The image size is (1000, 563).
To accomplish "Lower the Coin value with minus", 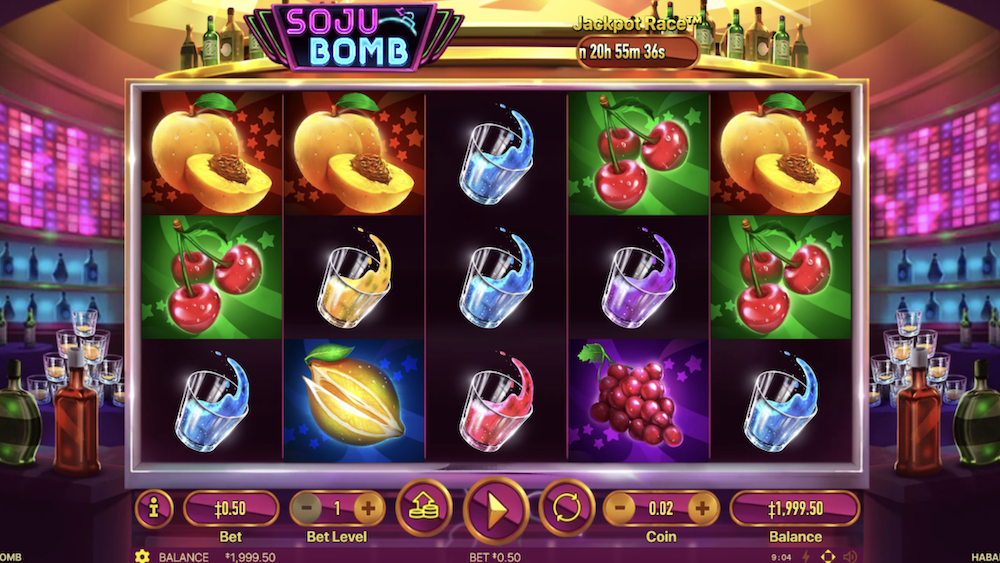I will 619,508.
